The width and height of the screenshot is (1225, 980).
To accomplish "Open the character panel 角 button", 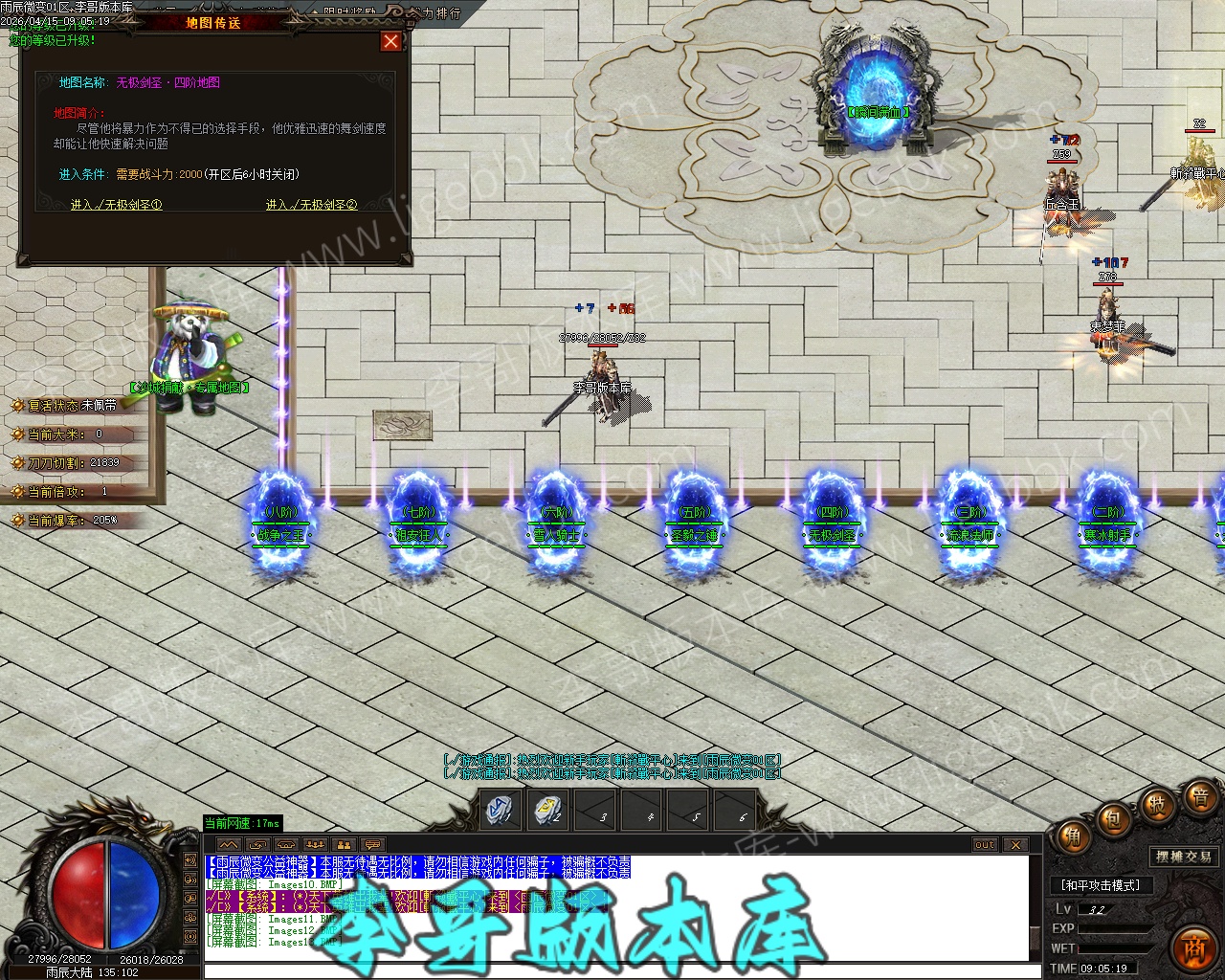I will click(x=1072, y=839).
